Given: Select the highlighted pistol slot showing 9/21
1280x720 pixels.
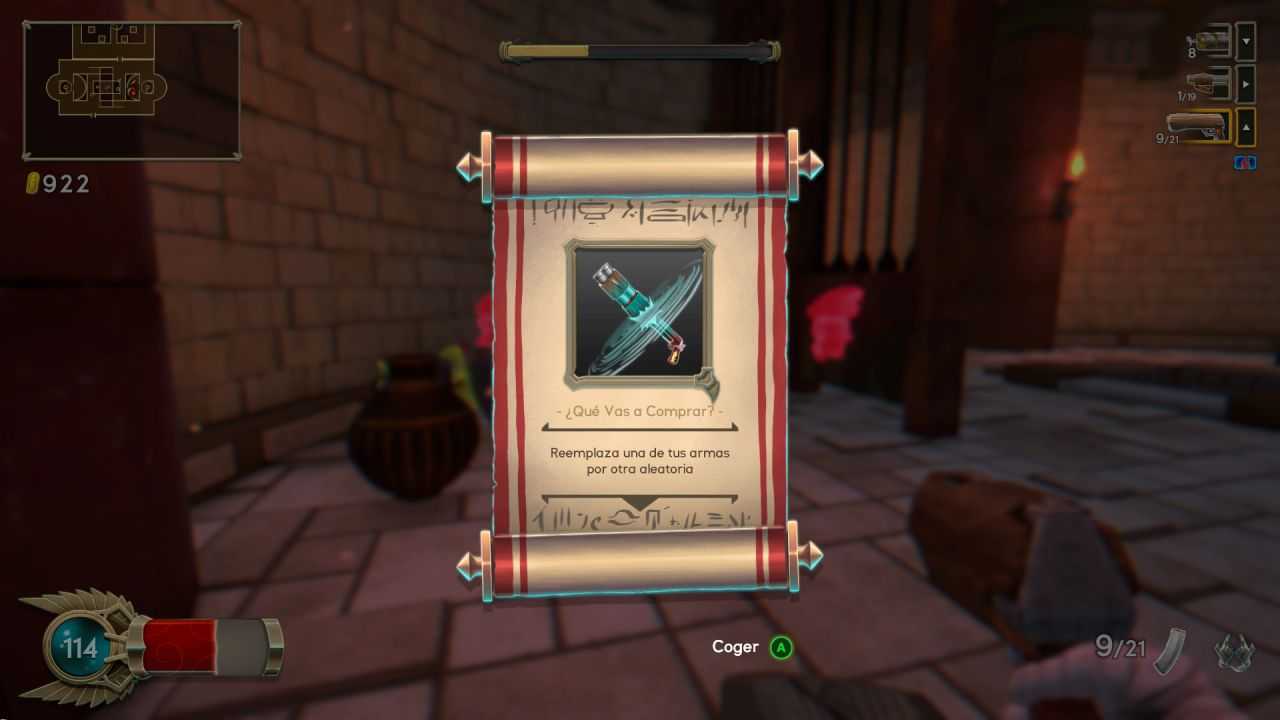Looking at the screenshot, I should 1198,127.
